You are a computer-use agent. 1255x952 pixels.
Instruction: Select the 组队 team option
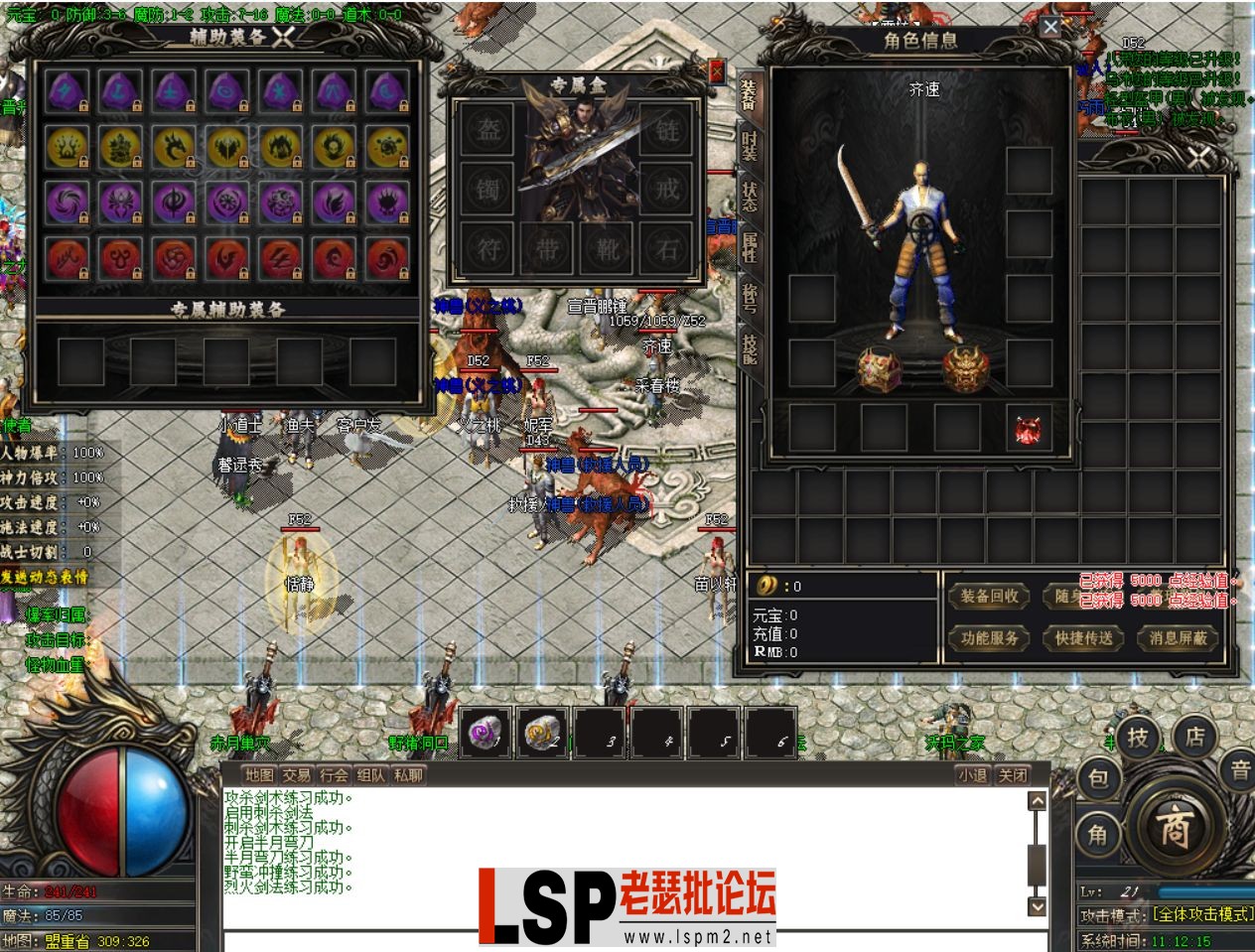[x=370, y=775]
